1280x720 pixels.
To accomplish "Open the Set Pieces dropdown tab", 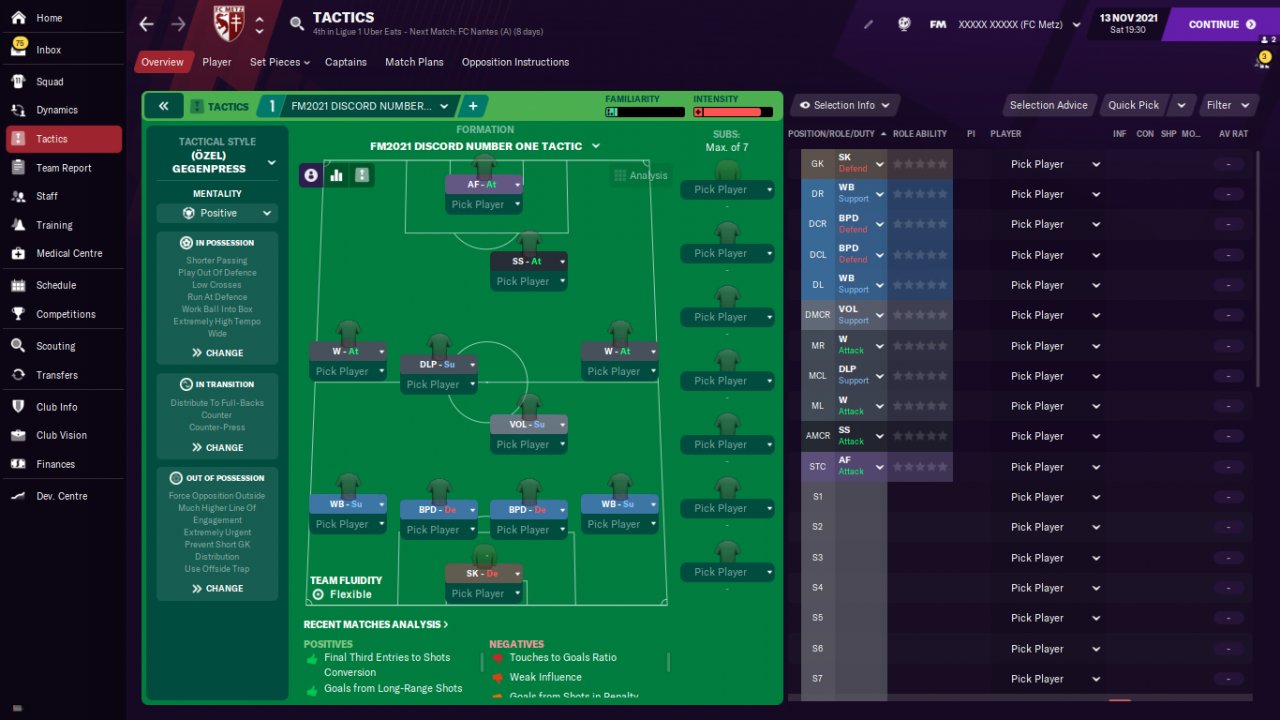I will [x=279, y=62].
